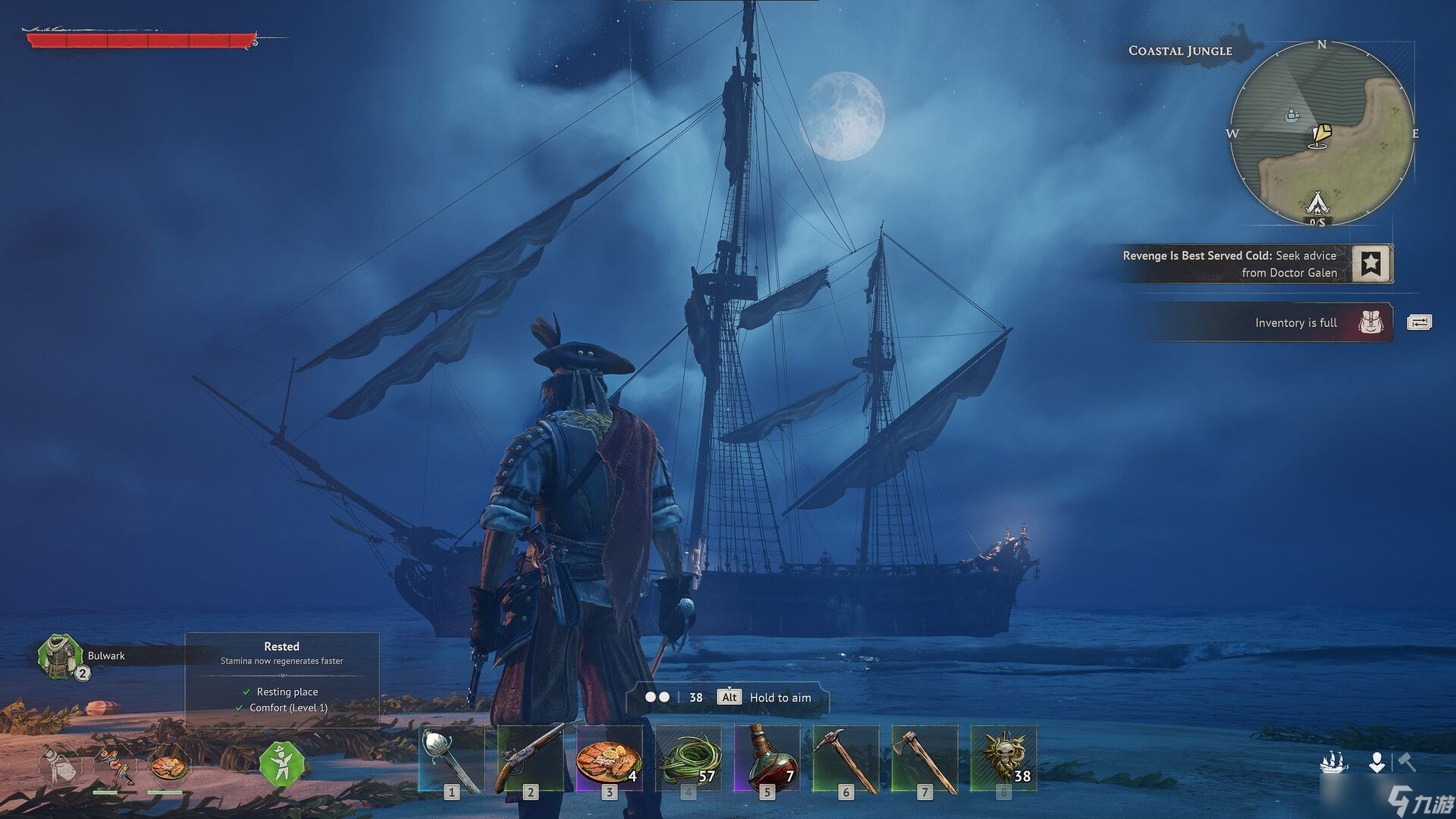Viewport: 1456px width, 819px height.
Task: Drink the red potion flask
Action: coord(767,759)
